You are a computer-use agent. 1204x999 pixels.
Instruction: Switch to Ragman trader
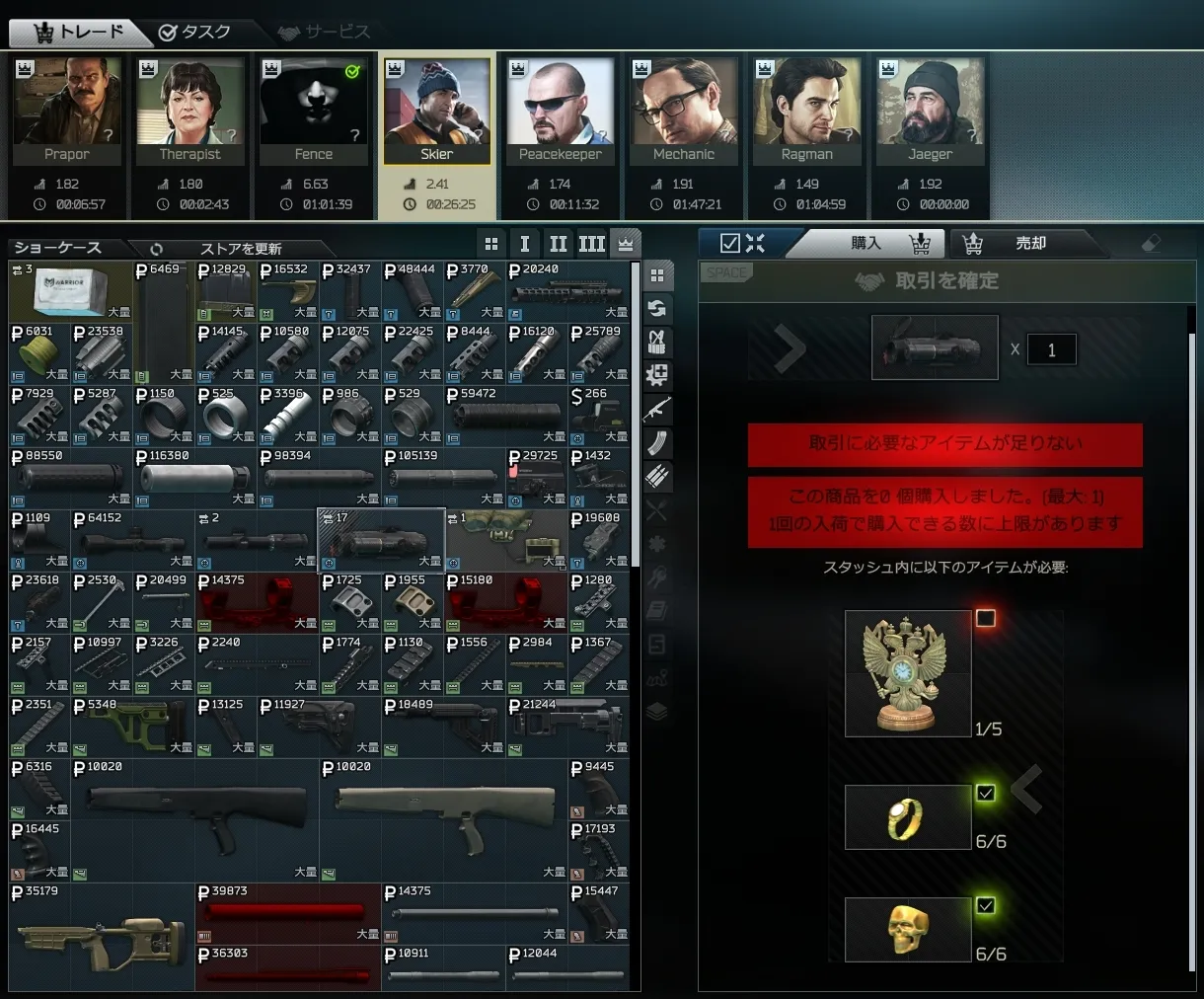[x=807, y=111]
